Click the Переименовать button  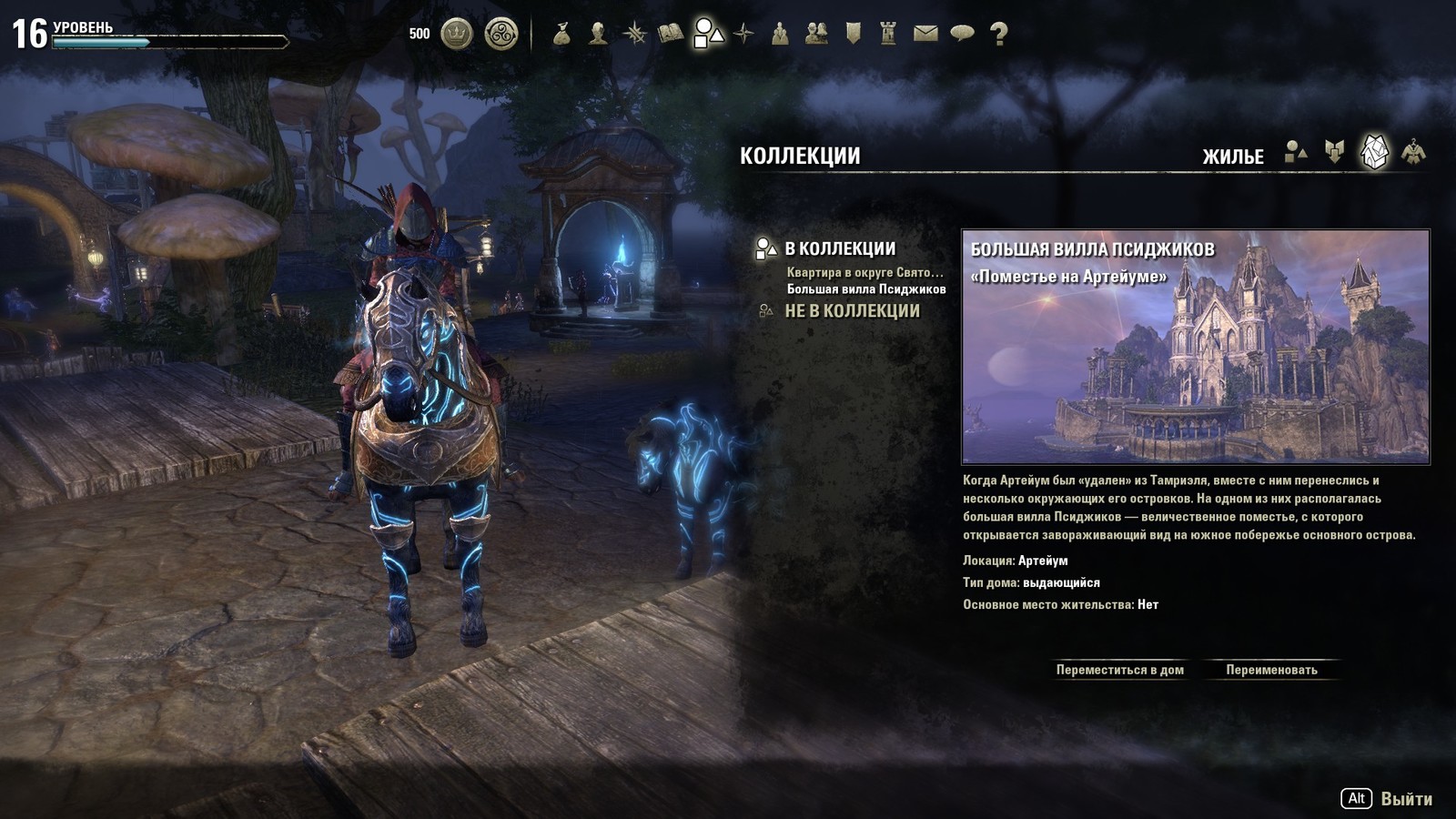1271,670
